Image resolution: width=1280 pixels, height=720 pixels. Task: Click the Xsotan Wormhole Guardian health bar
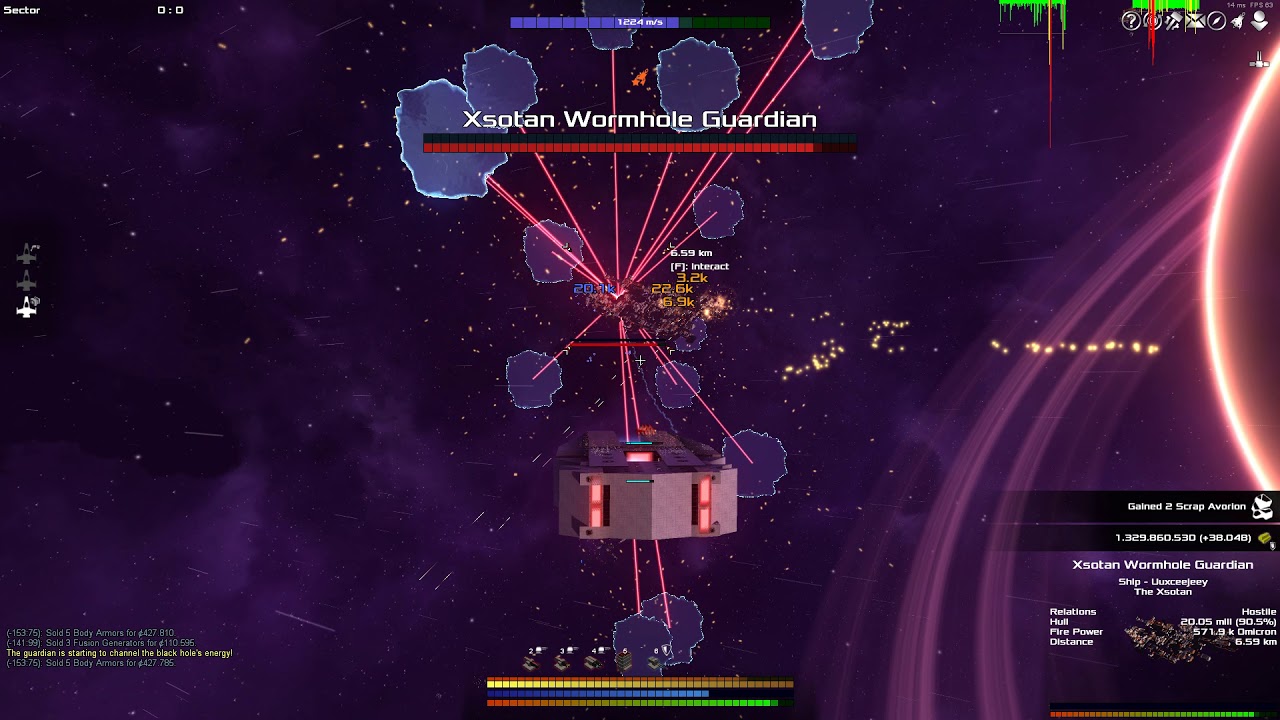coord(639,143)
